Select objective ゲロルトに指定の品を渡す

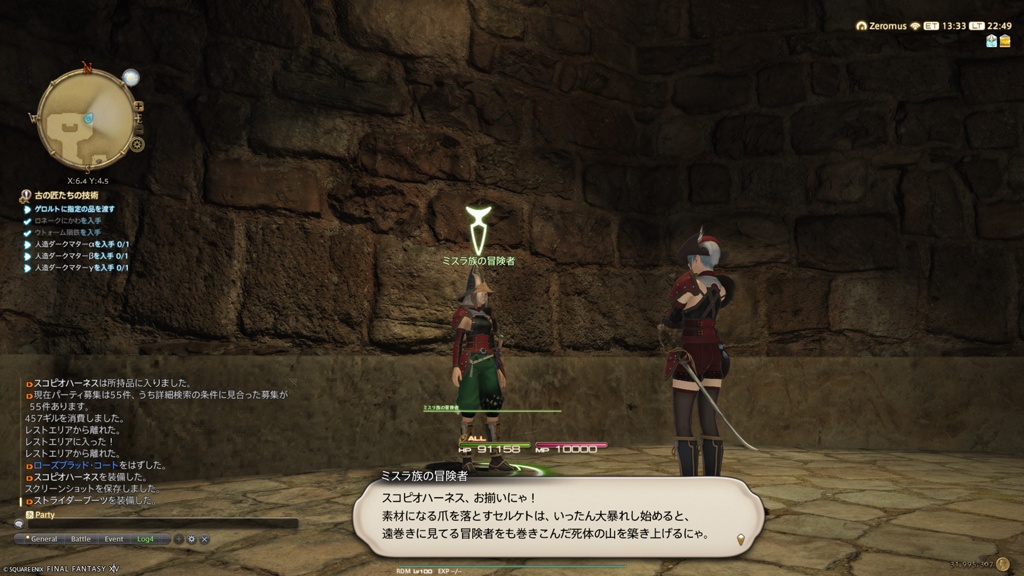click(x=75, y=208)
